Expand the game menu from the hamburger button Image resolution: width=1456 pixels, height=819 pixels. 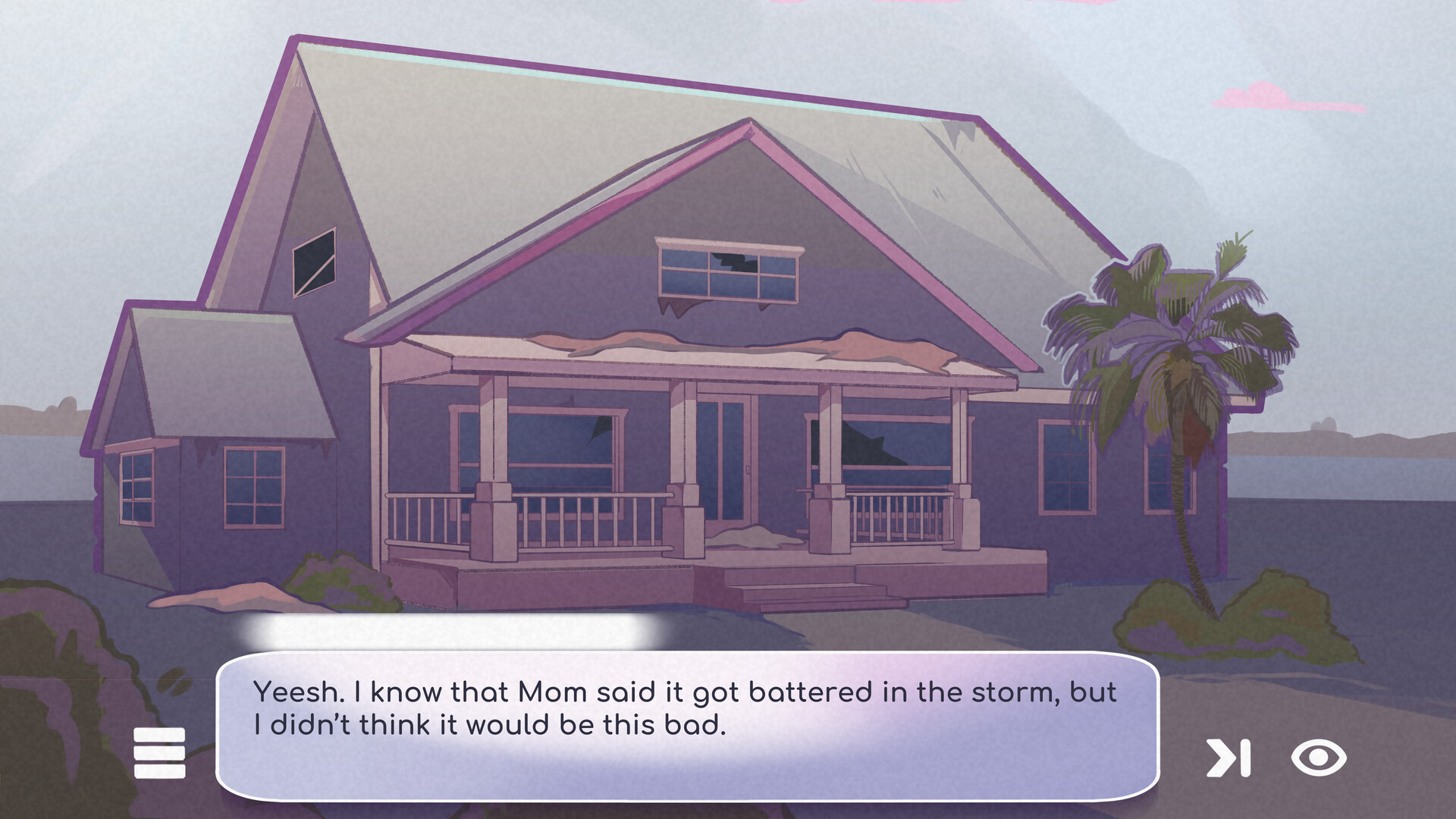pyautogui.click(x=159, y=751)
